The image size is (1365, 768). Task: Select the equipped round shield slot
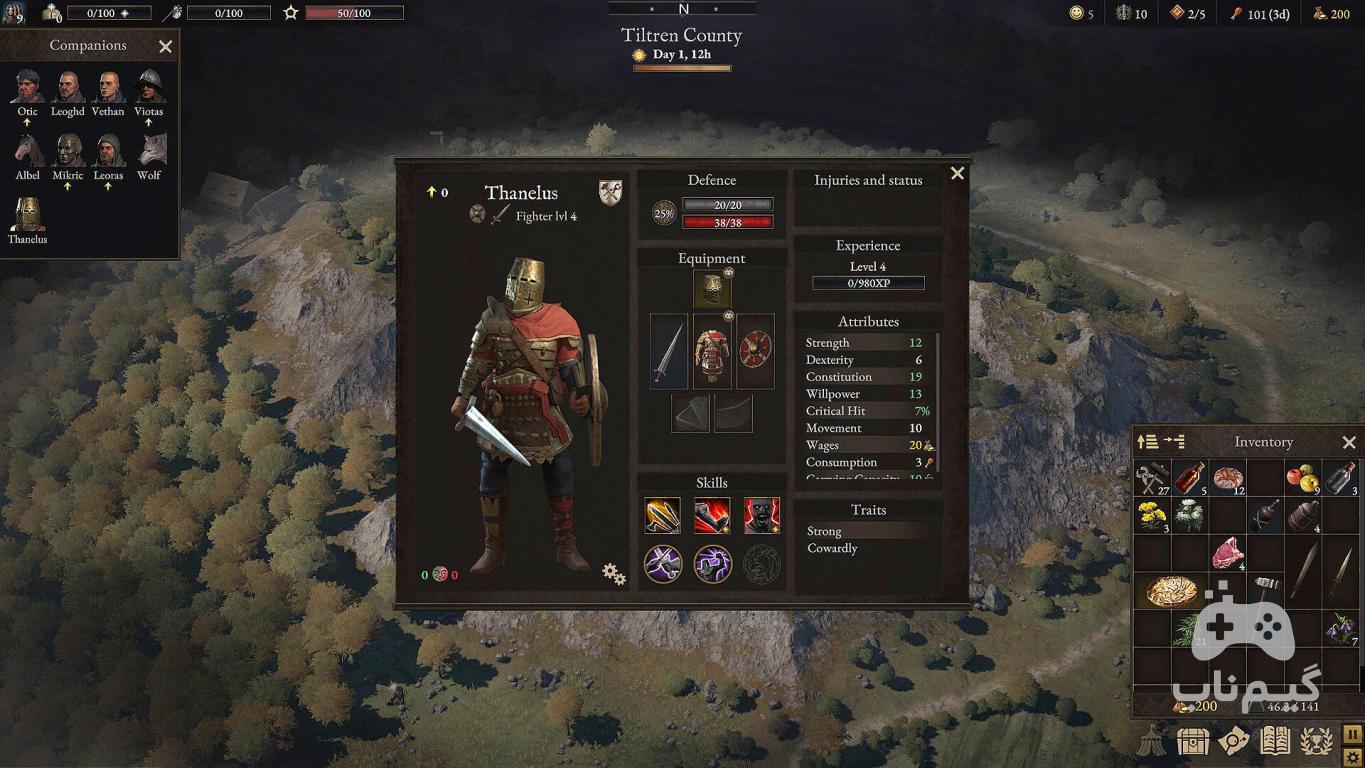coord(755,352)
